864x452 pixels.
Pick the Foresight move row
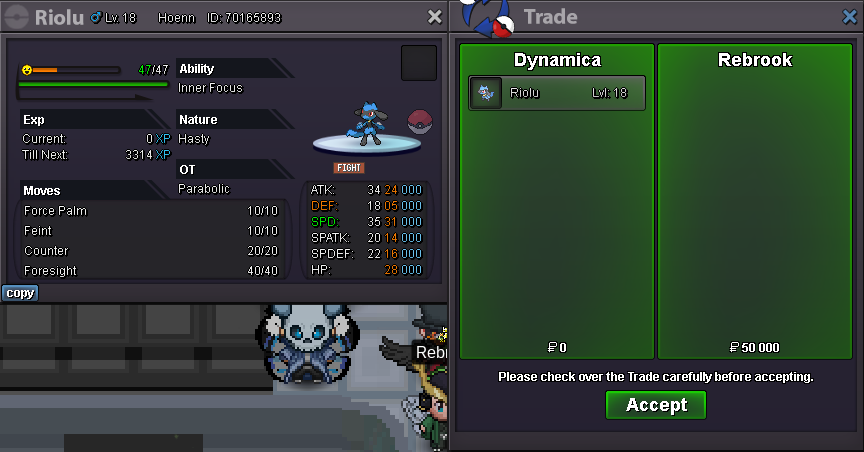tap(151, 271)
